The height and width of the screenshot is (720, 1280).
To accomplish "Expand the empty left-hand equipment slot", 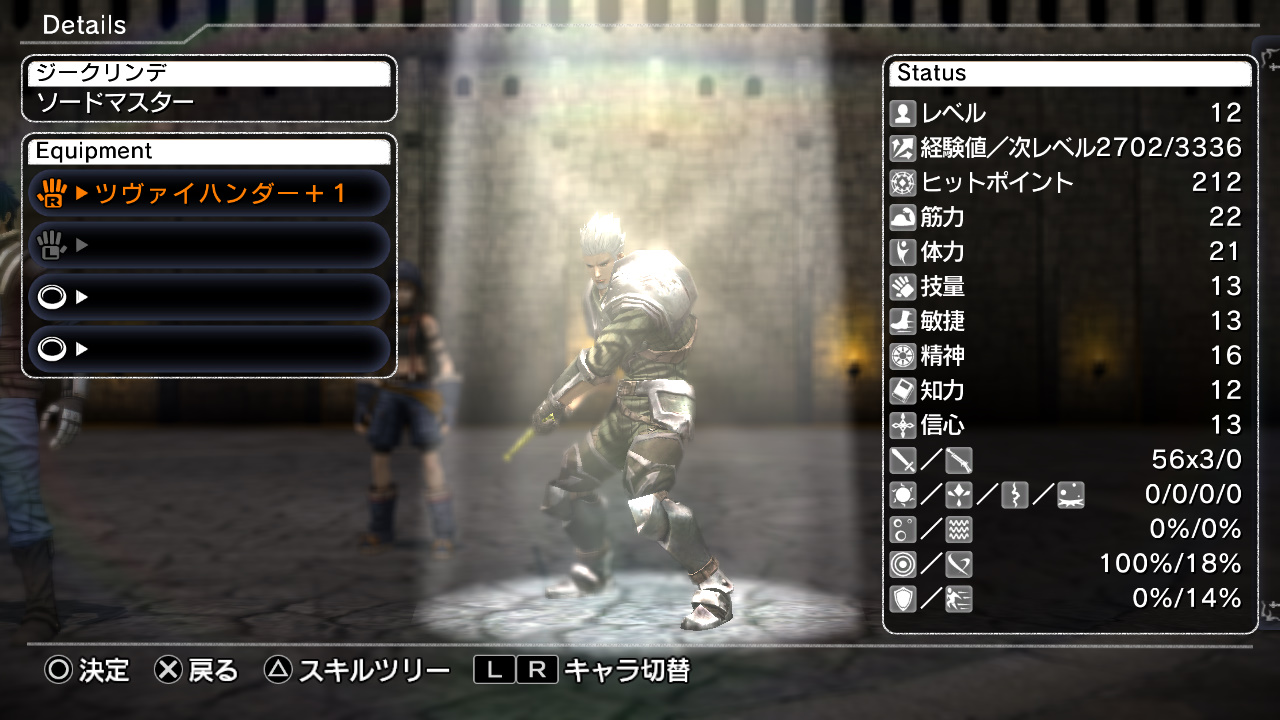I will coord(208,244).
